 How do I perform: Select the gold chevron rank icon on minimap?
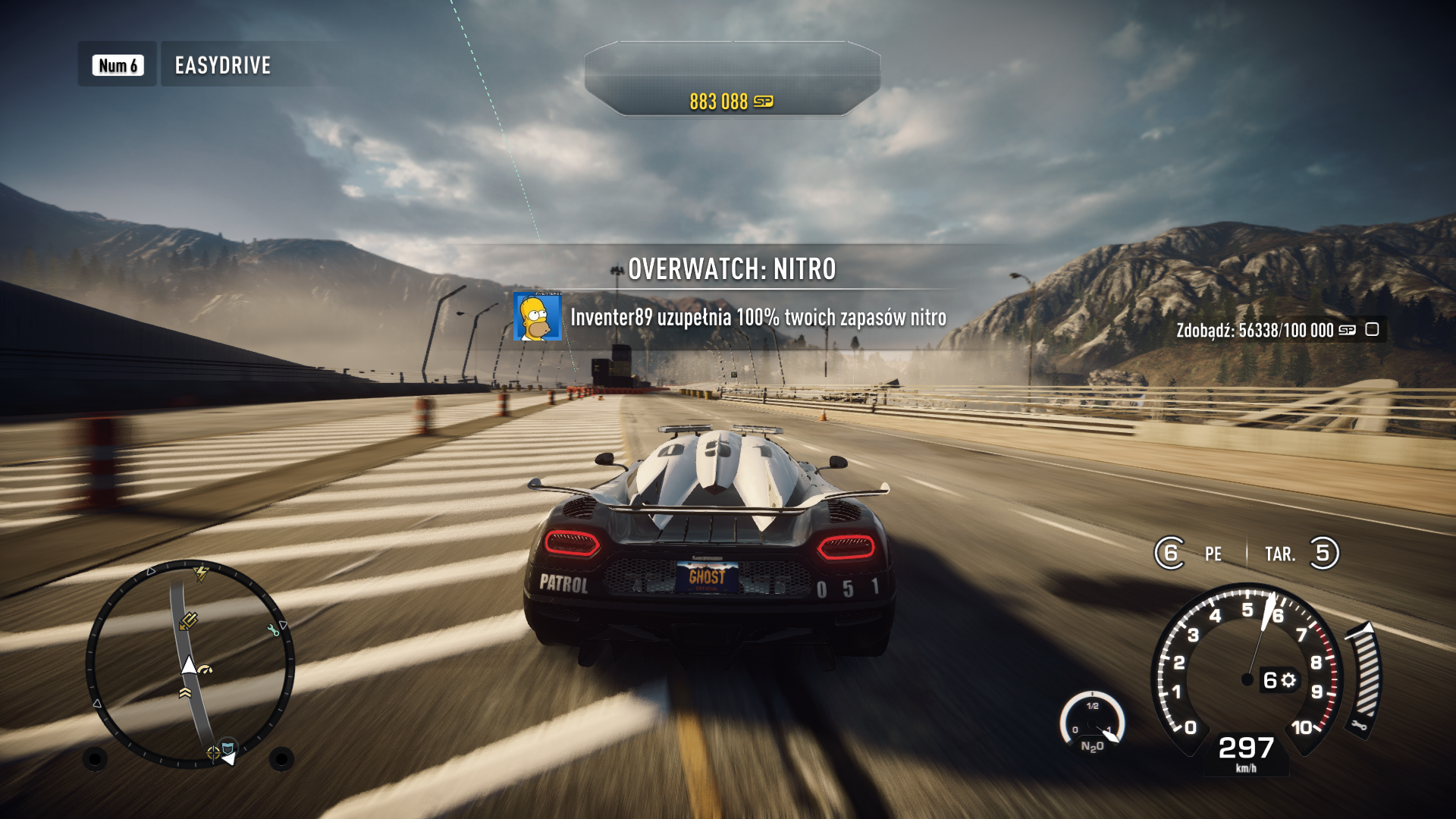point(187,692)
